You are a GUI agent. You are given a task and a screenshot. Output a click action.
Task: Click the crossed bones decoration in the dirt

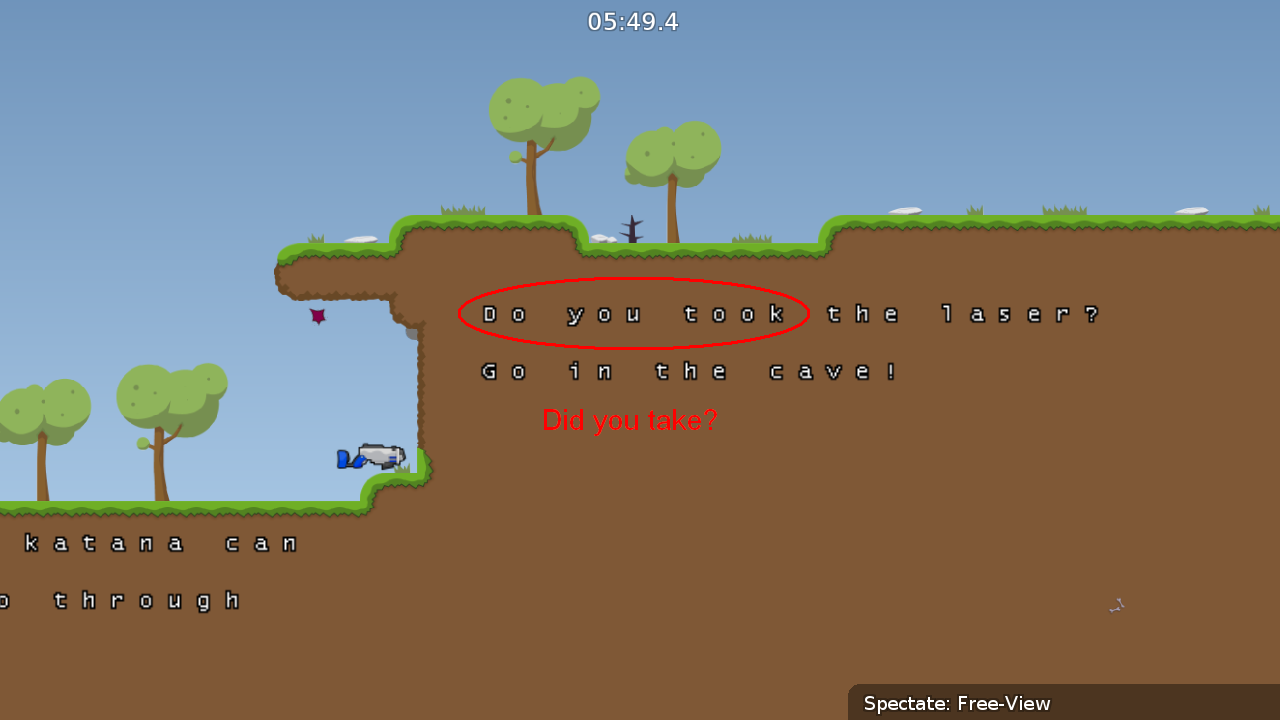(x=1116, y=605)
